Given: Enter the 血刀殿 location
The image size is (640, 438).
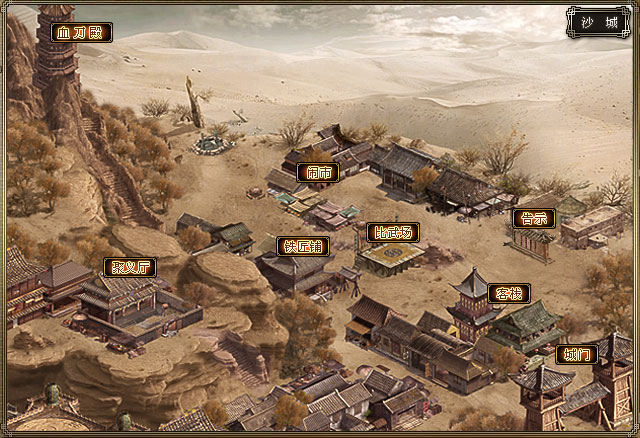Looking at the screenshot, I should click(x=81, y=33).
